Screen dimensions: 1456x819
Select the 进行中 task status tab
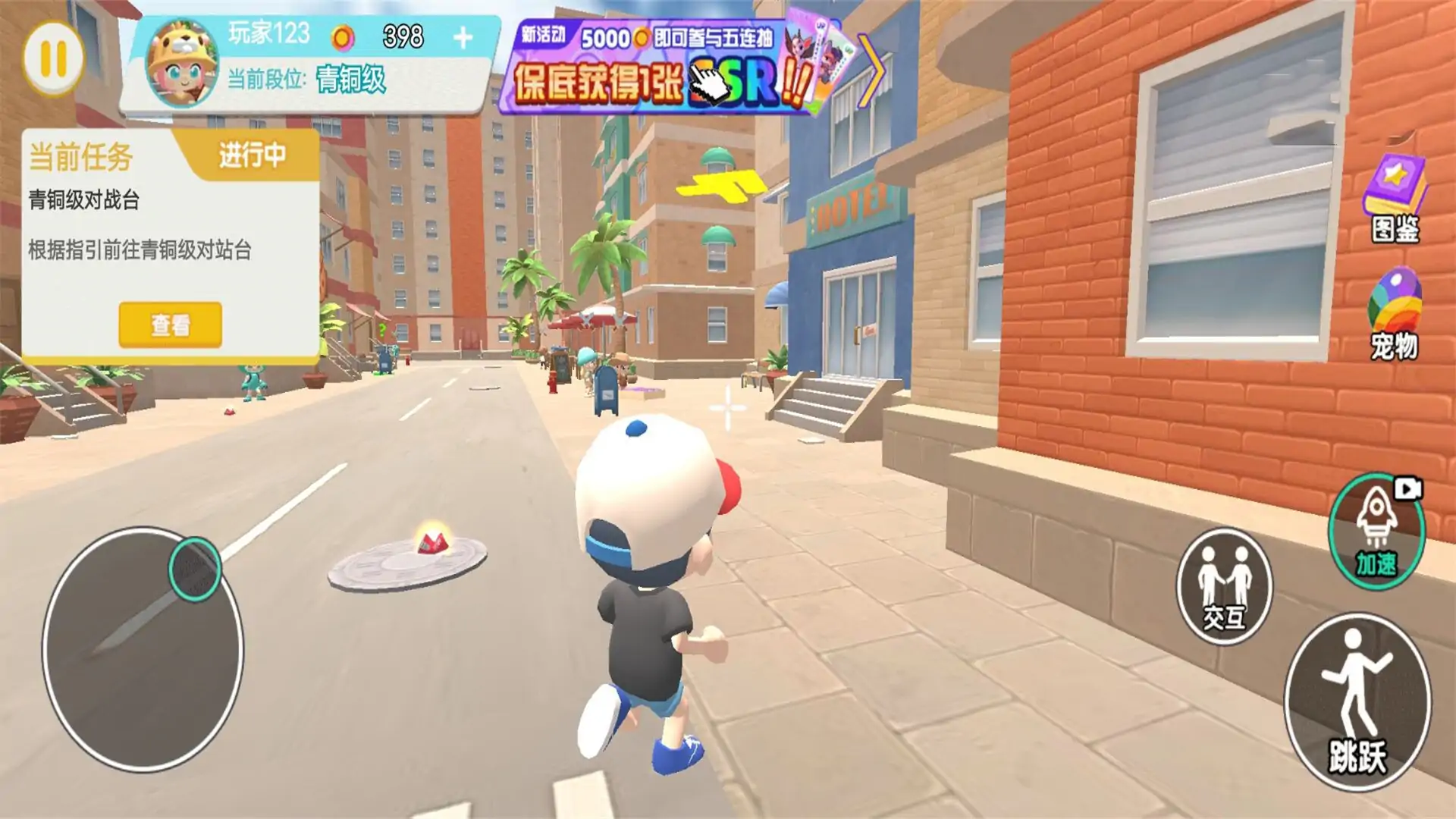[x=252, y=155]
